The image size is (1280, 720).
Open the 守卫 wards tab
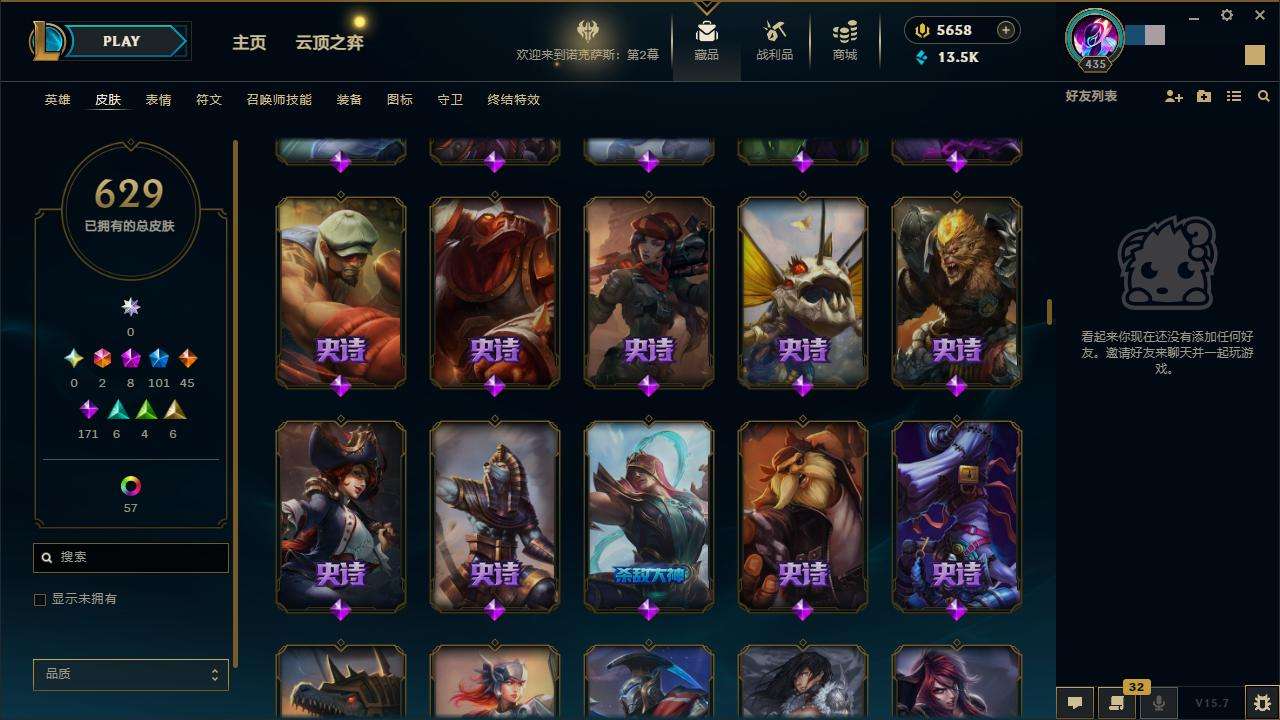(450, 100)
